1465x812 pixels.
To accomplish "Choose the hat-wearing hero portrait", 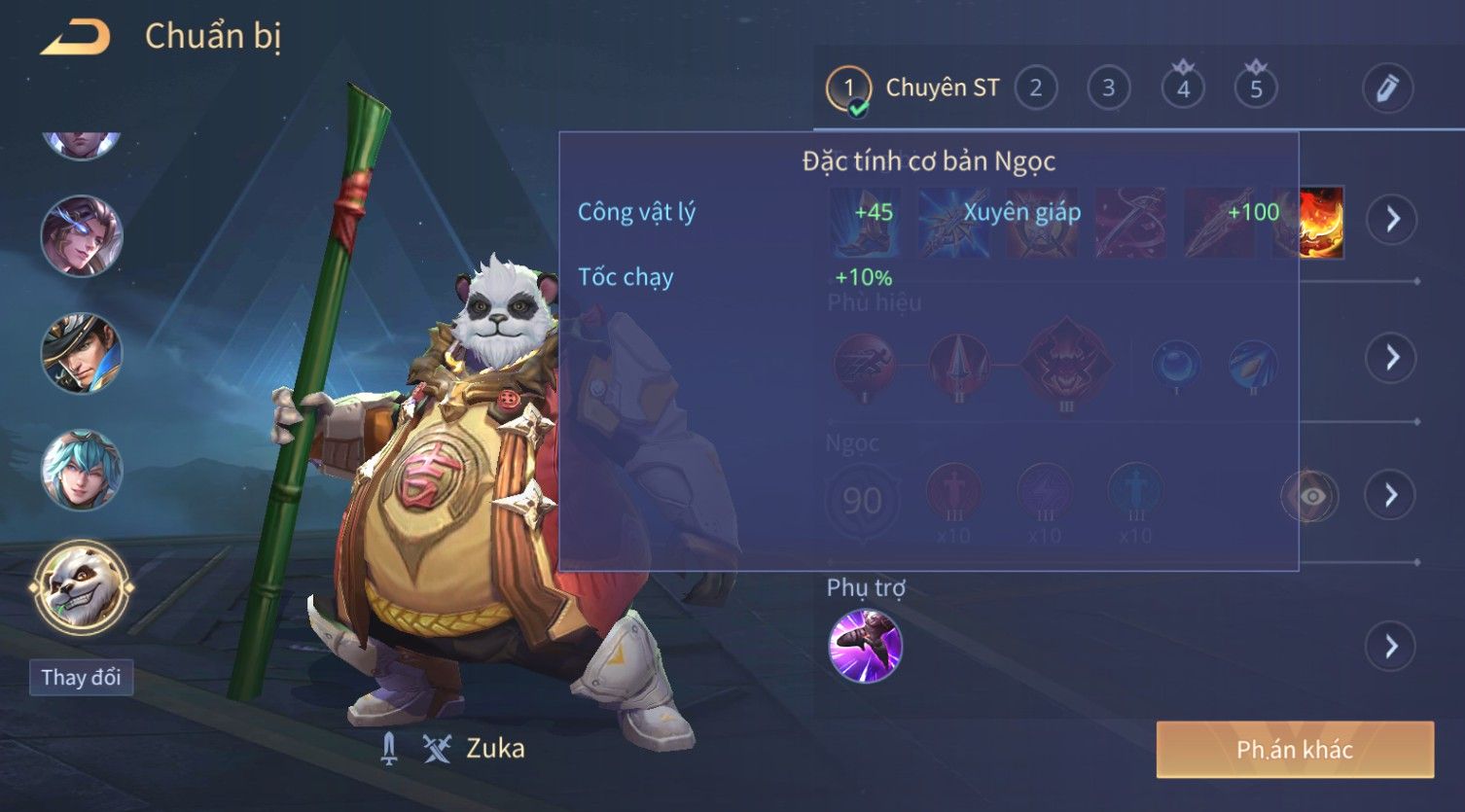I will click(x=81, y=353).
